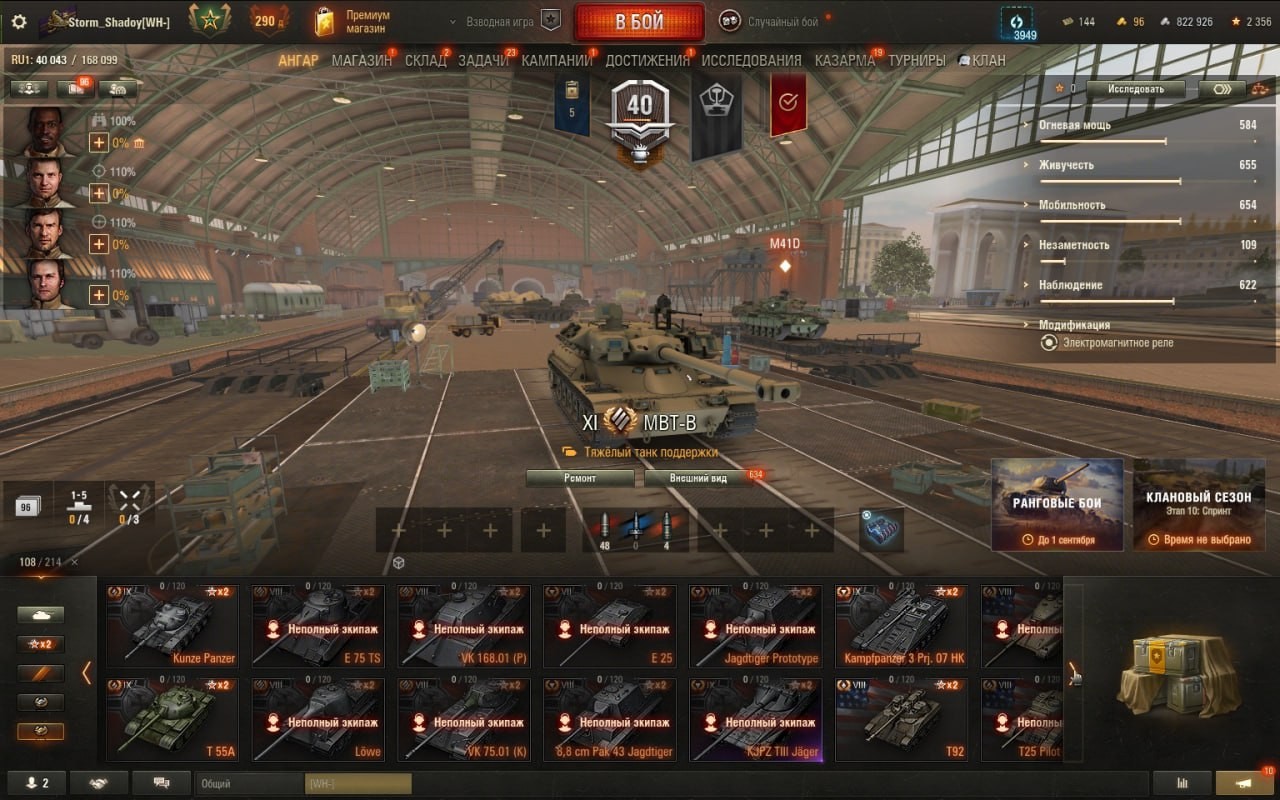Open the СКЛАД tab
Image resolution: width=1280 pixels, height=800 pixels.
[425, 61]
